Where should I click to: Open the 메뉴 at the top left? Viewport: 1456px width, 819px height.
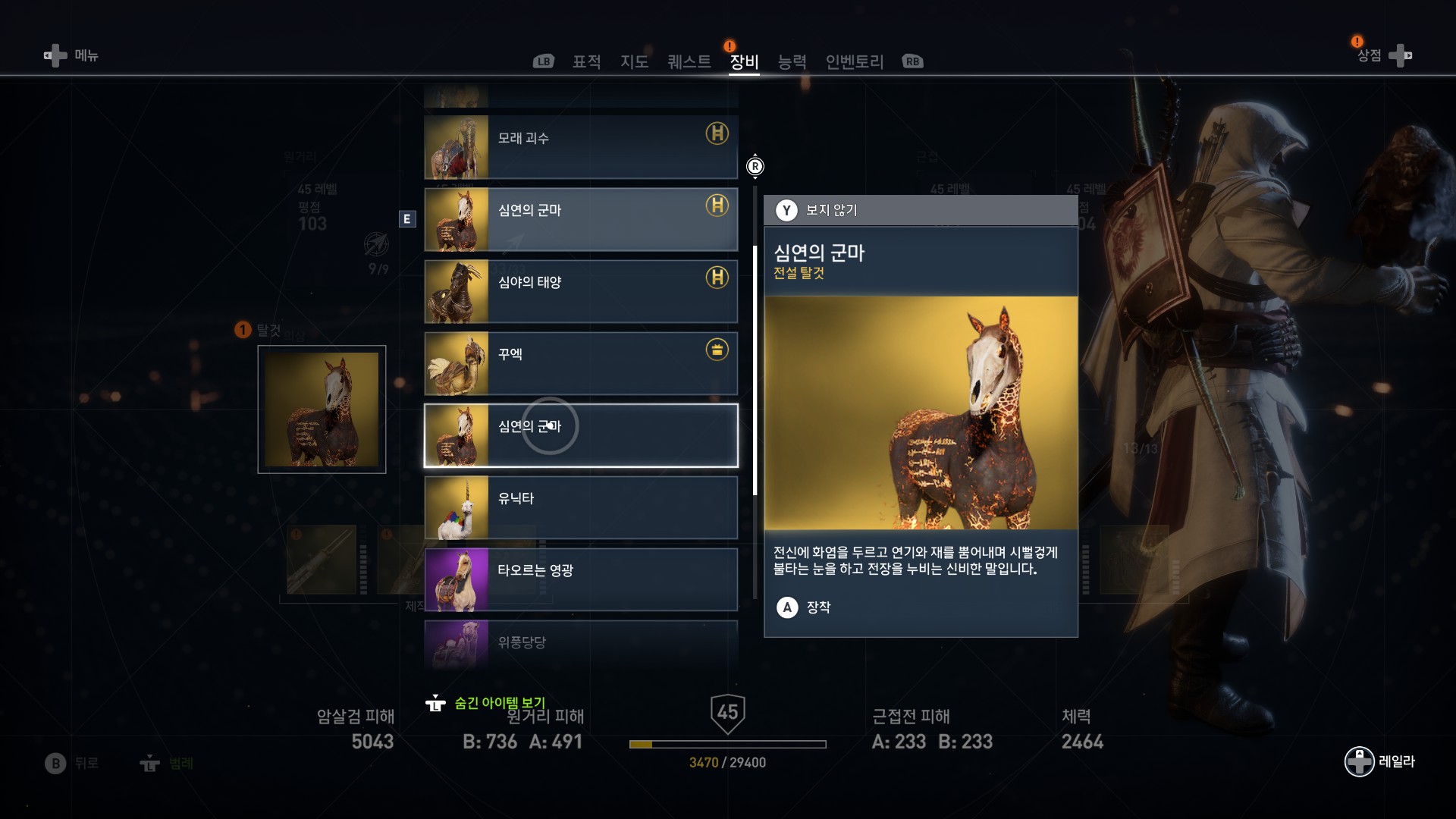pyautogui.click(x=73, y=55)
